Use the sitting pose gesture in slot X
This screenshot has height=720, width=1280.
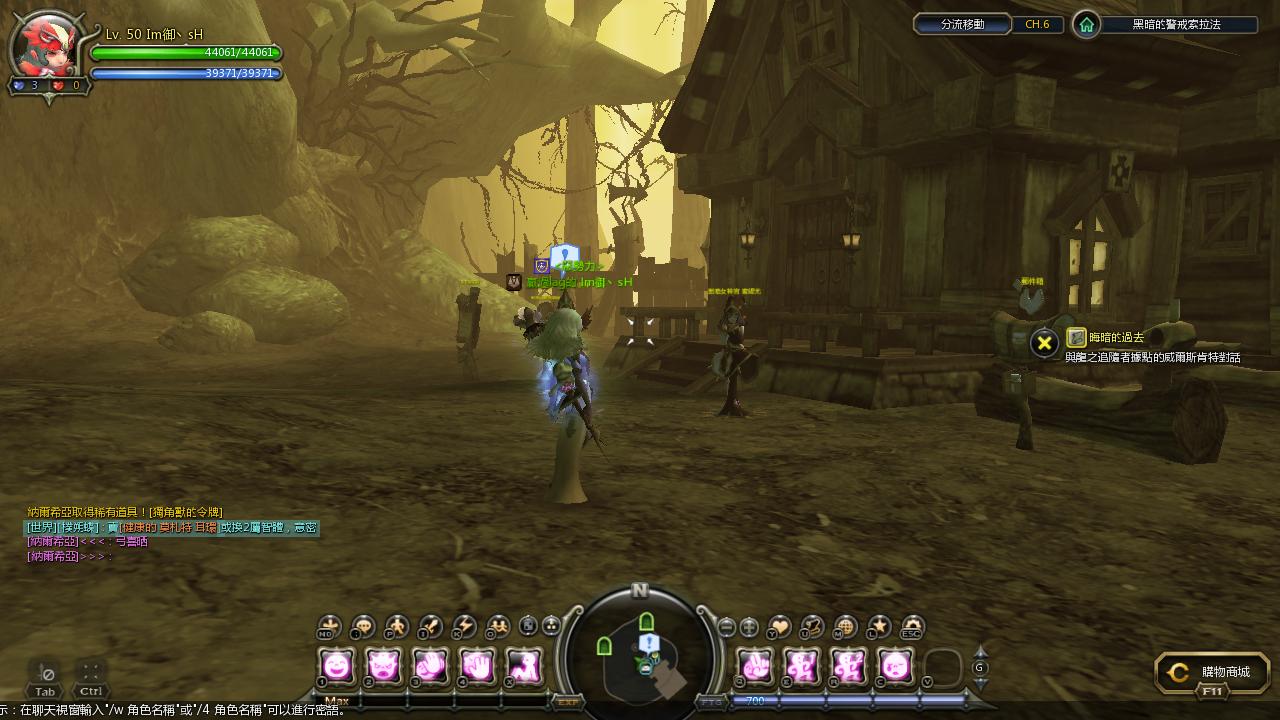click(x=525, y=665)
